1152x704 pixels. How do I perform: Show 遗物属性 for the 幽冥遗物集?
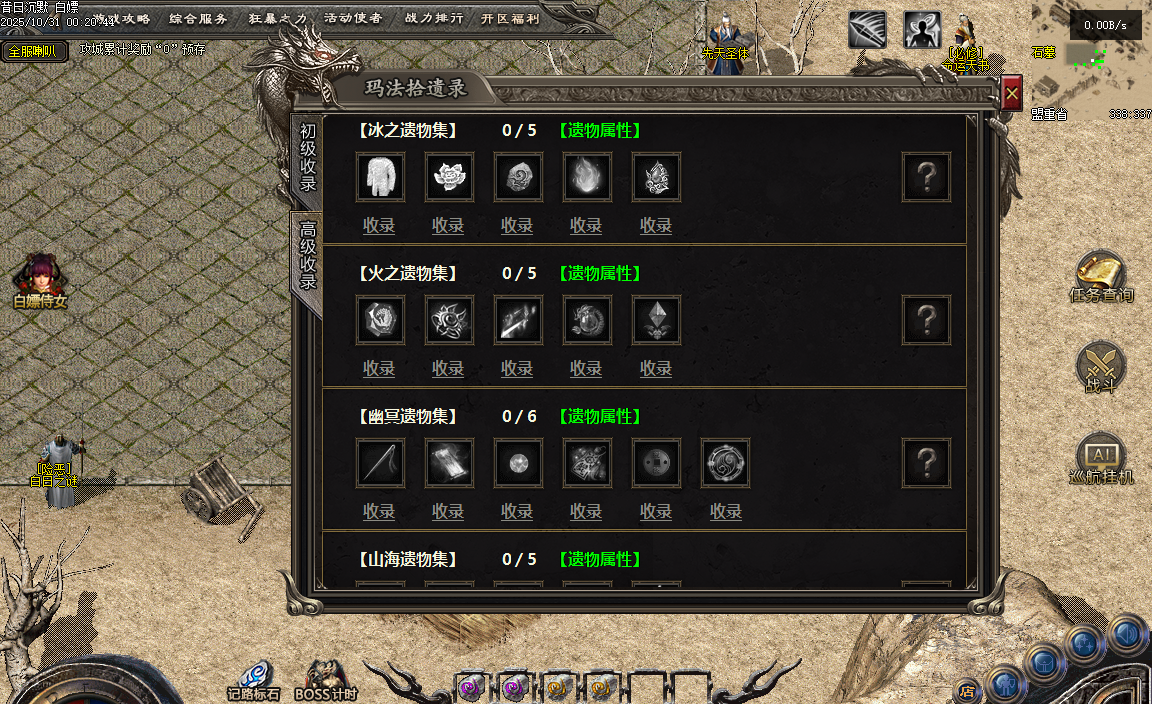tap(599, 416)
